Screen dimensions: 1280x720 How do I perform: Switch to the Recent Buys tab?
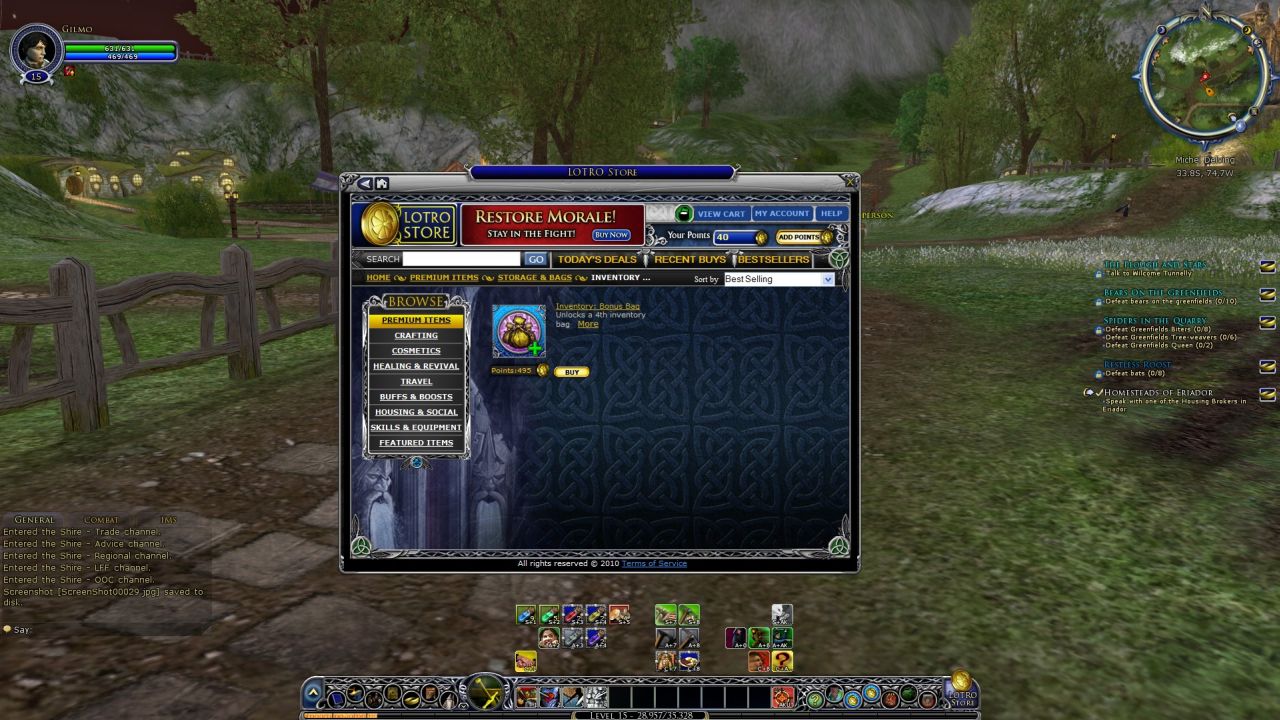[690, 260]
